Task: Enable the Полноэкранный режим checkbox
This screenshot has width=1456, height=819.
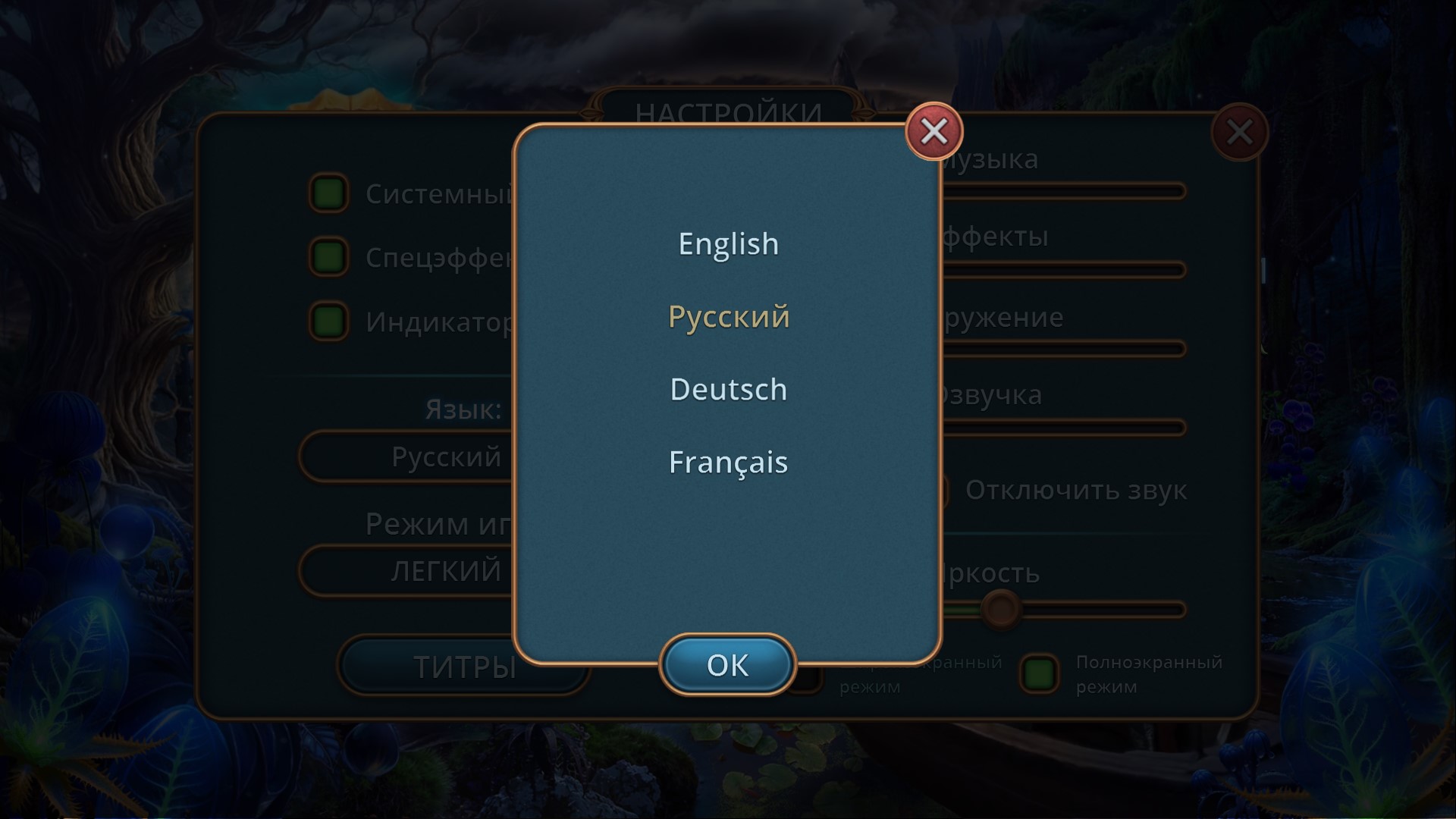Action: tap(1039, 673)
